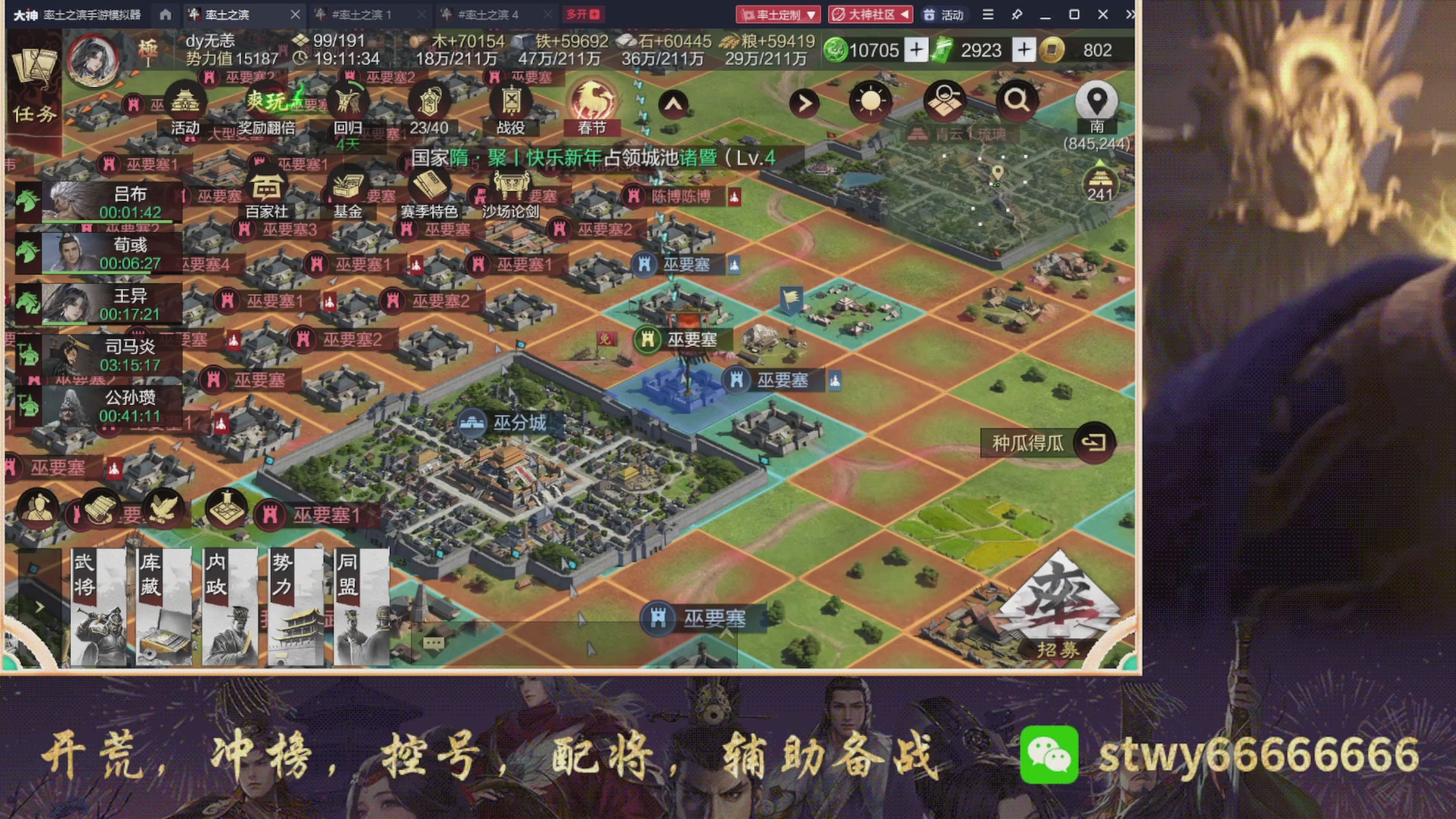
Task: Open the 百家社 community icon
Action: pos(266,186)
